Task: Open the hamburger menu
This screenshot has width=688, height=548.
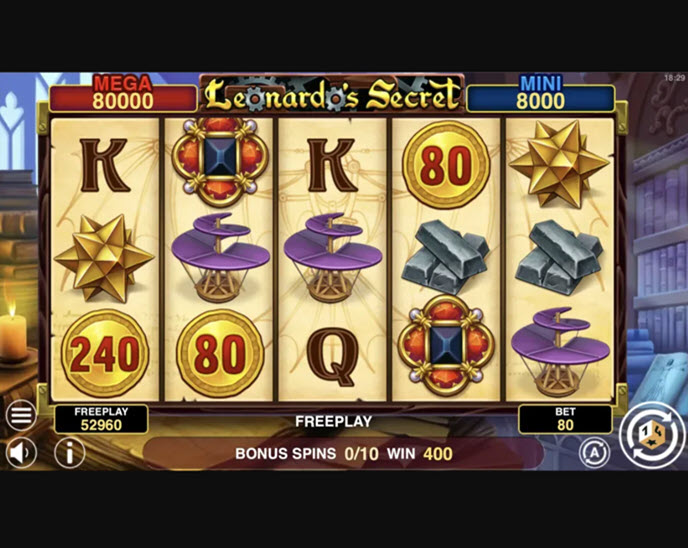Action: [21, 414]
